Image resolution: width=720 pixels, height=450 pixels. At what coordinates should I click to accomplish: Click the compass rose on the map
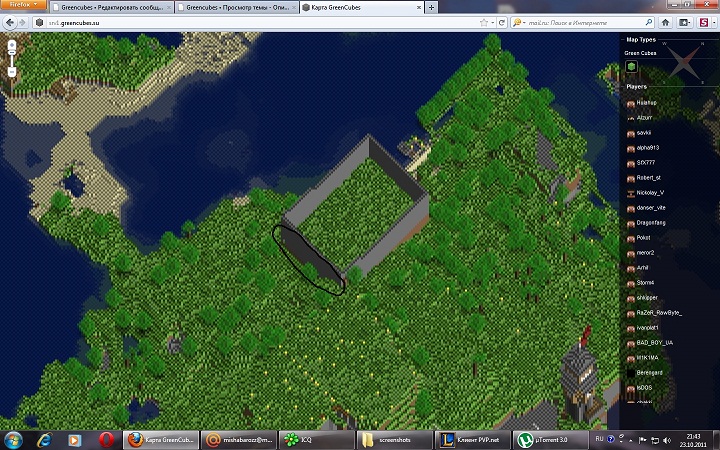click(685, 63)
